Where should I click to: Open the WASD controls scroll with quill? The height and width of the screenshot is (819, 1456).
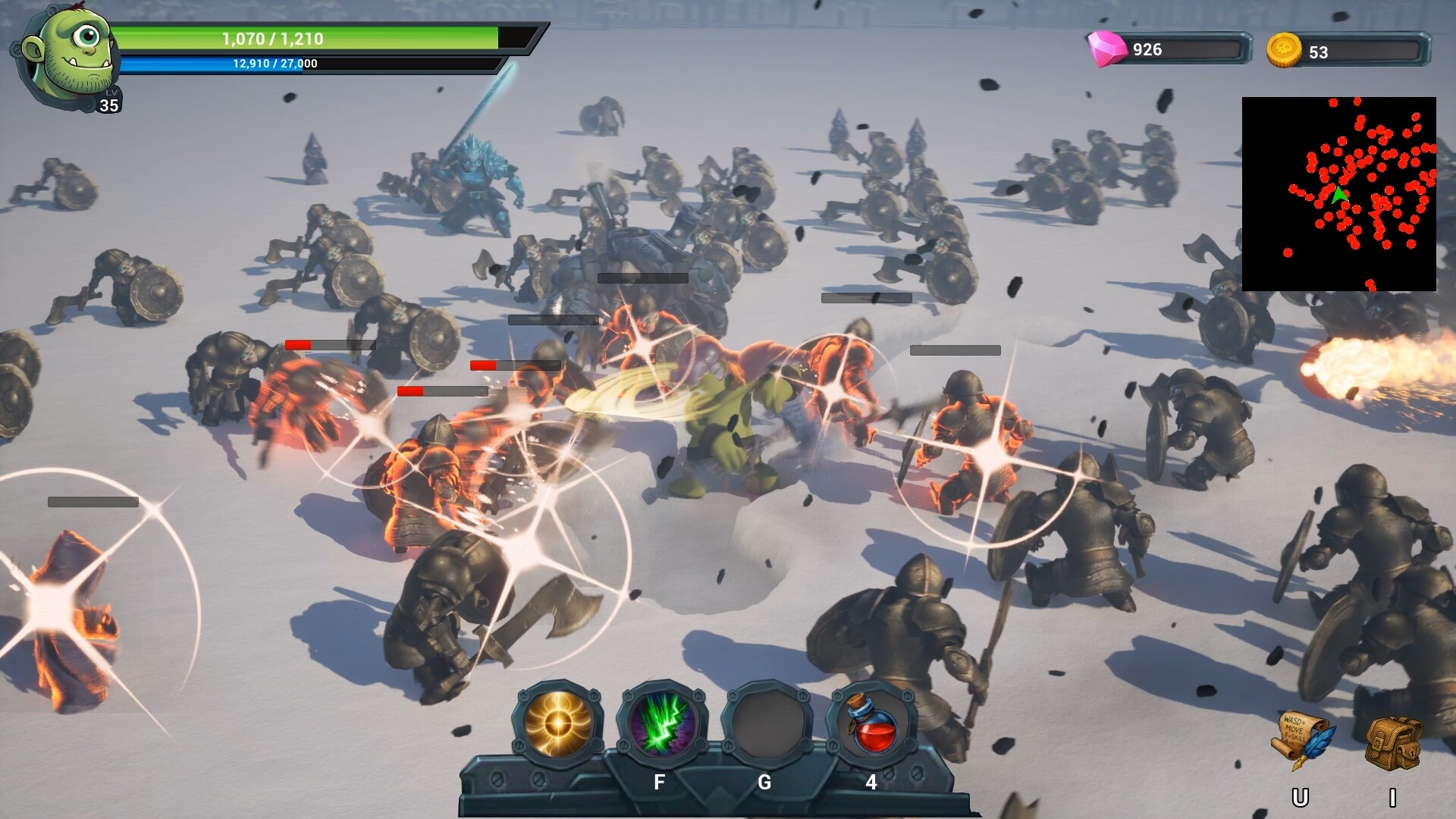[x=1302, y=739]
